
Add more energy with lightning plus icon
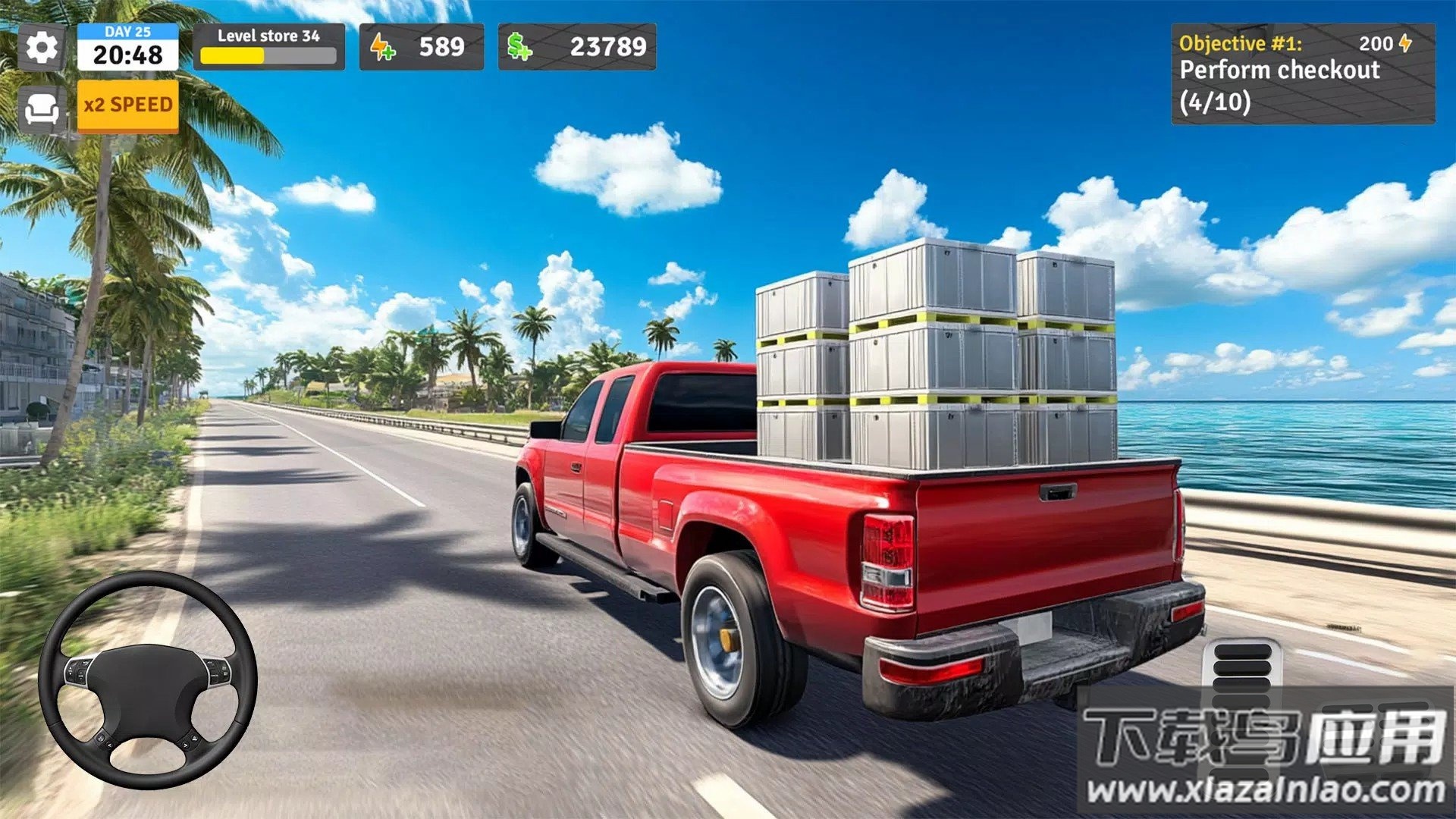[x=382, y=47]
